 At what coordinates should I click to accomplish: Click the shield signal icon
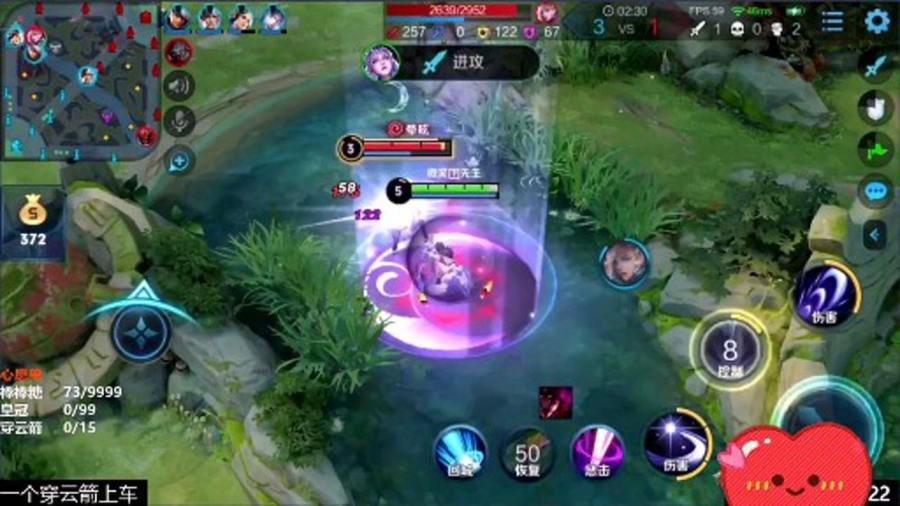point(875,108)
